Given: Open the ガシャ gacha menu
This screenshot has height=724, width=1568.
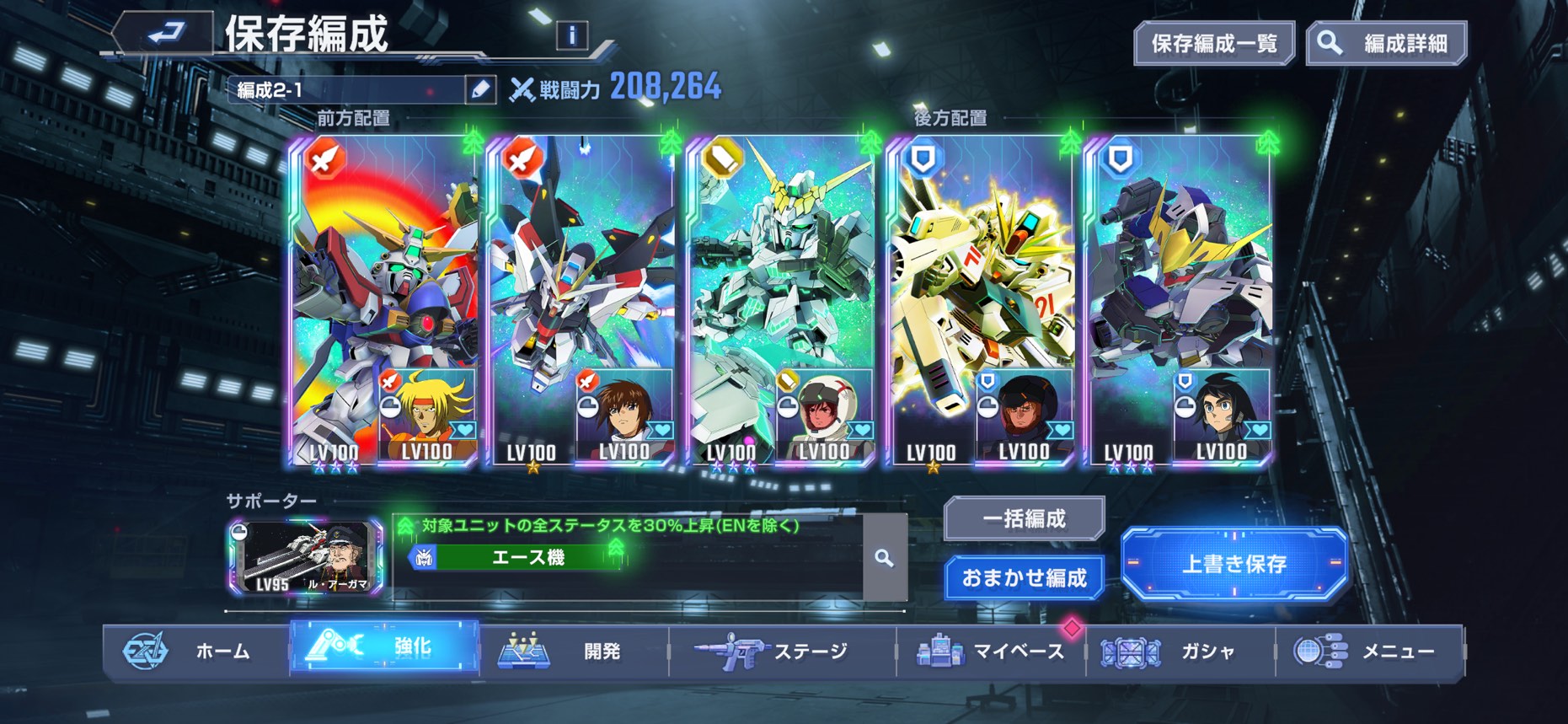Looking at the screenshot, I should (x=1180, y=651).
